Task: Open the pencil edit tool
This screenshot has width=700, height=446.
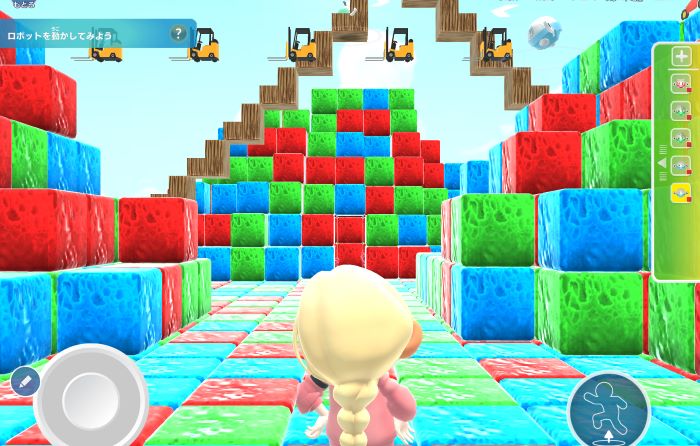Action: [25, 381]
